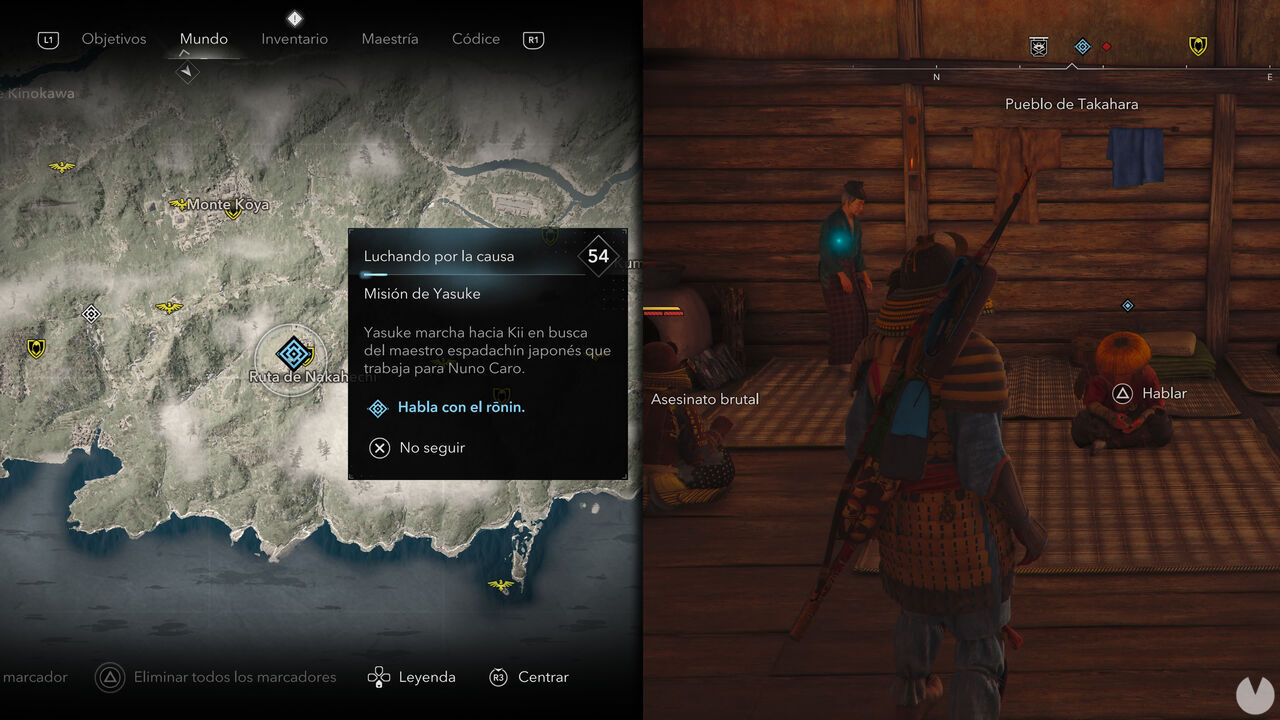Viewport: 1280px width, 720px height.
Task: Click the yellow shield icon on the compass bar
Action: point(1197,46)
